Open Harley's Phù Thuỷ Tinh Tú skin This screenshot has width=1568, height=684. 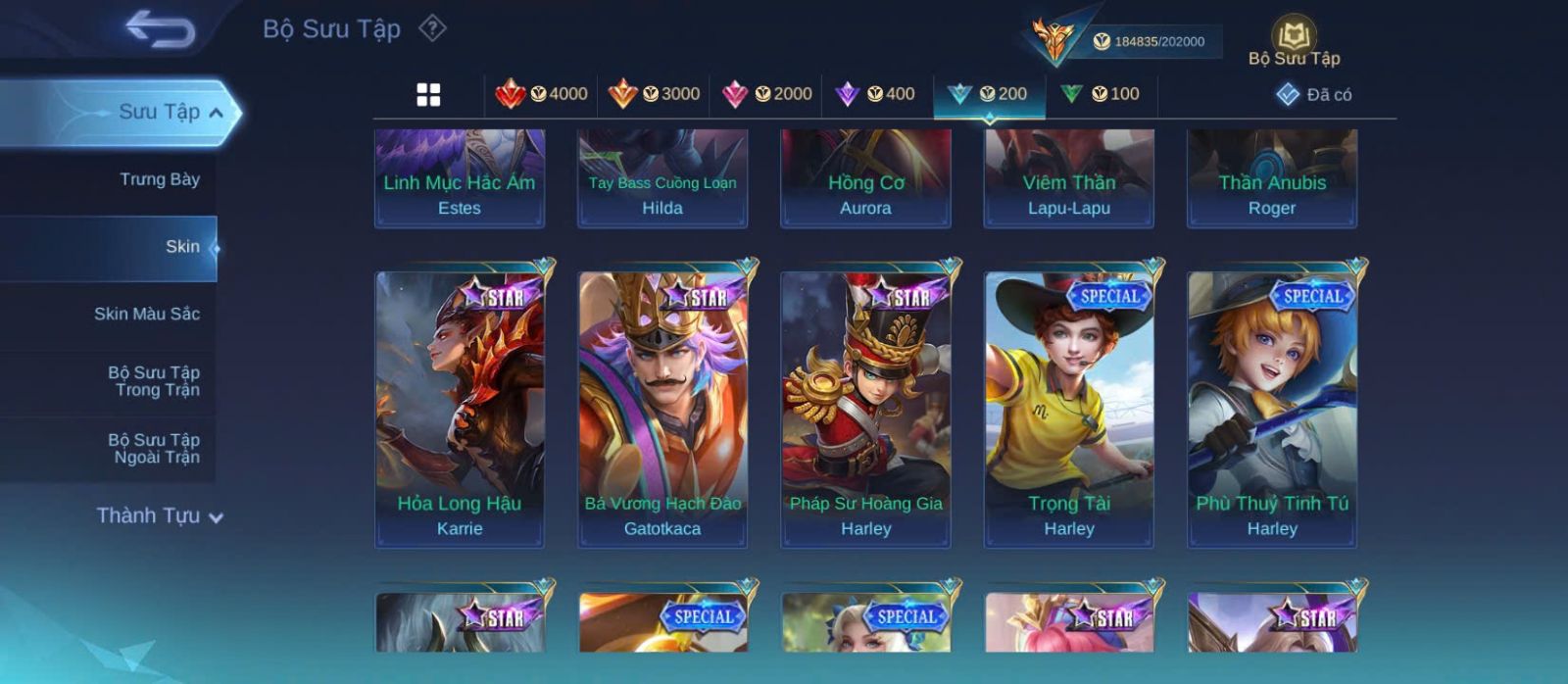click(1272, 408)
